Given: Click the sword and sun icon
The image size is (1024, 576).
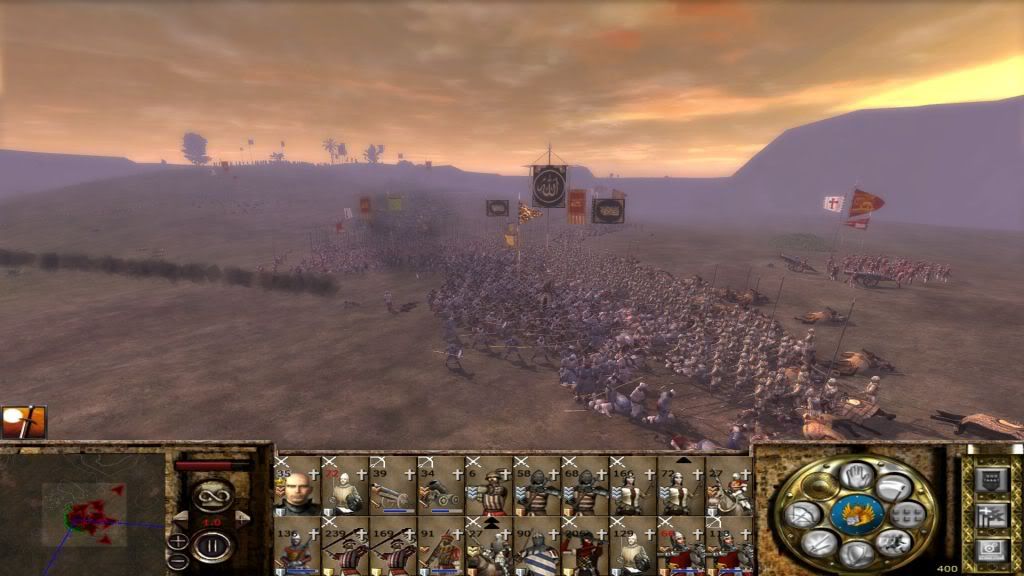Looking at the screenshot, I should click(23, 423).
